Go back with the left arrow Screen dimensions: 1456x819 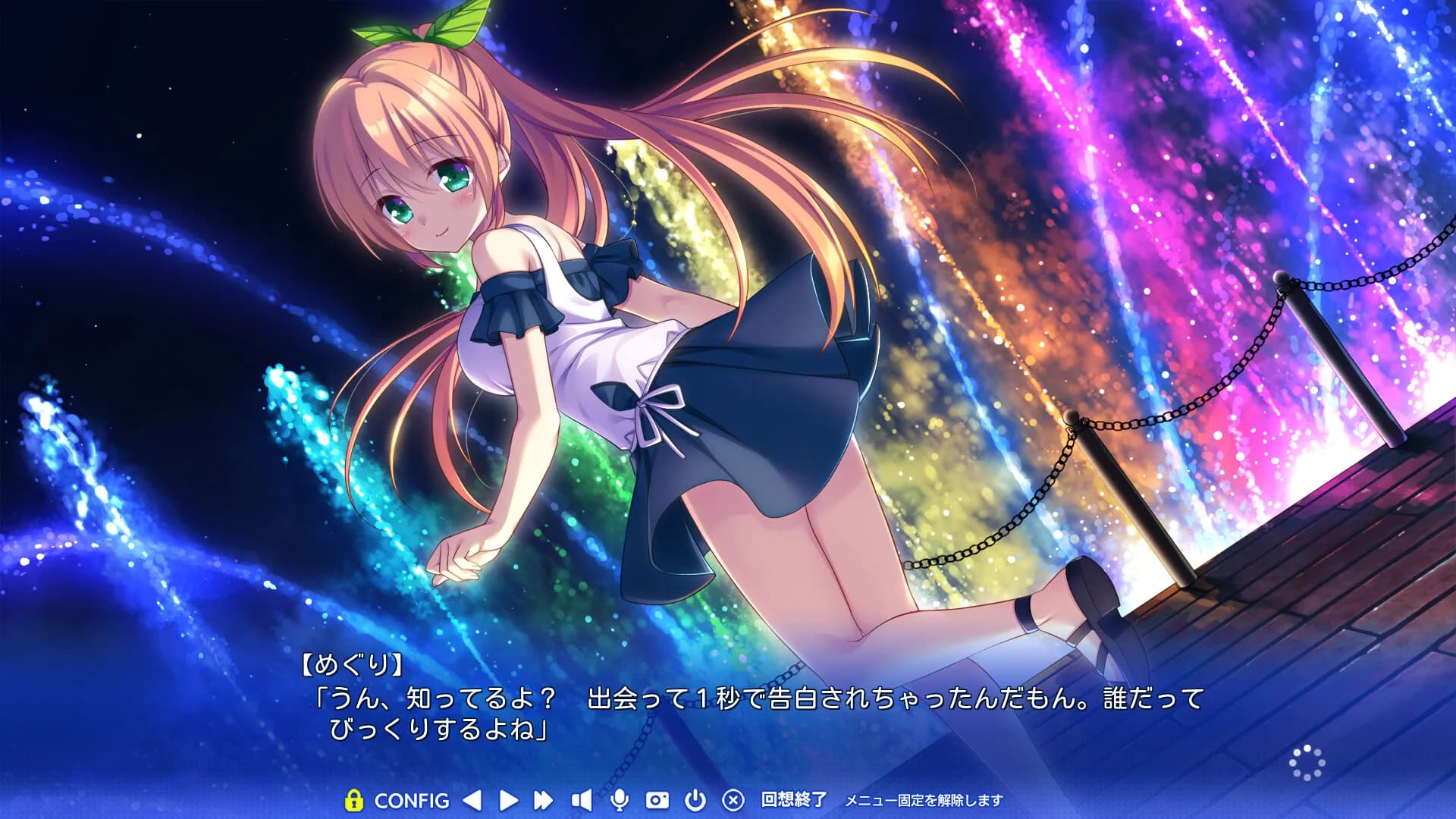coord(472,800)
